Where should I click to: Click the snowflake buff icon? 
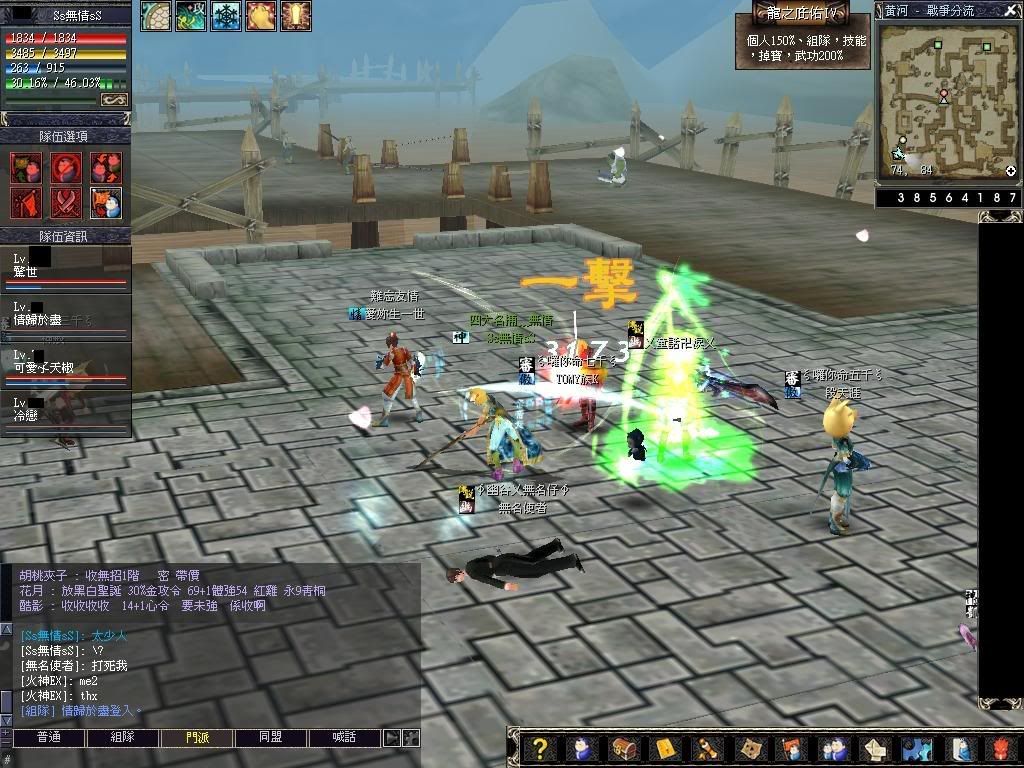coord(225,16)
